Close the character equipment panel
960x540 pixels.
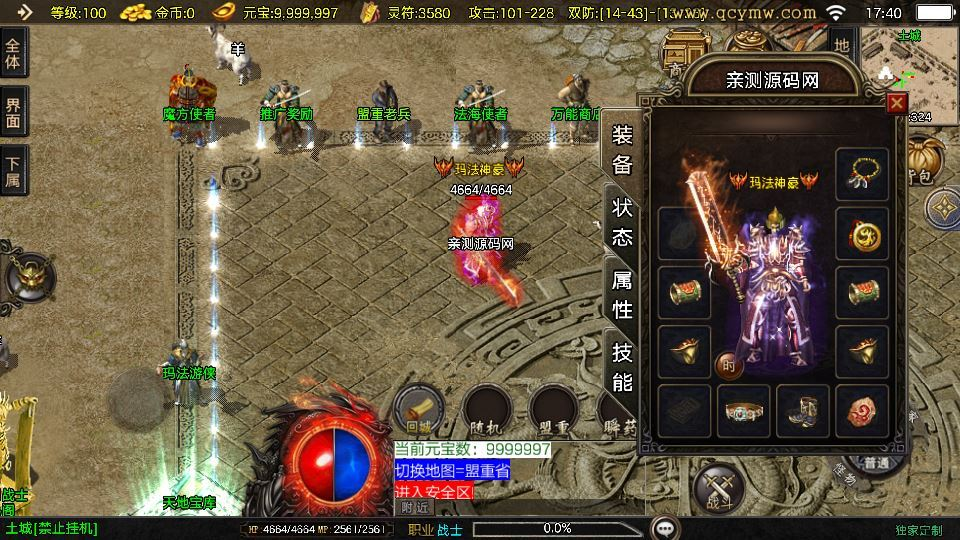point(897,102)
